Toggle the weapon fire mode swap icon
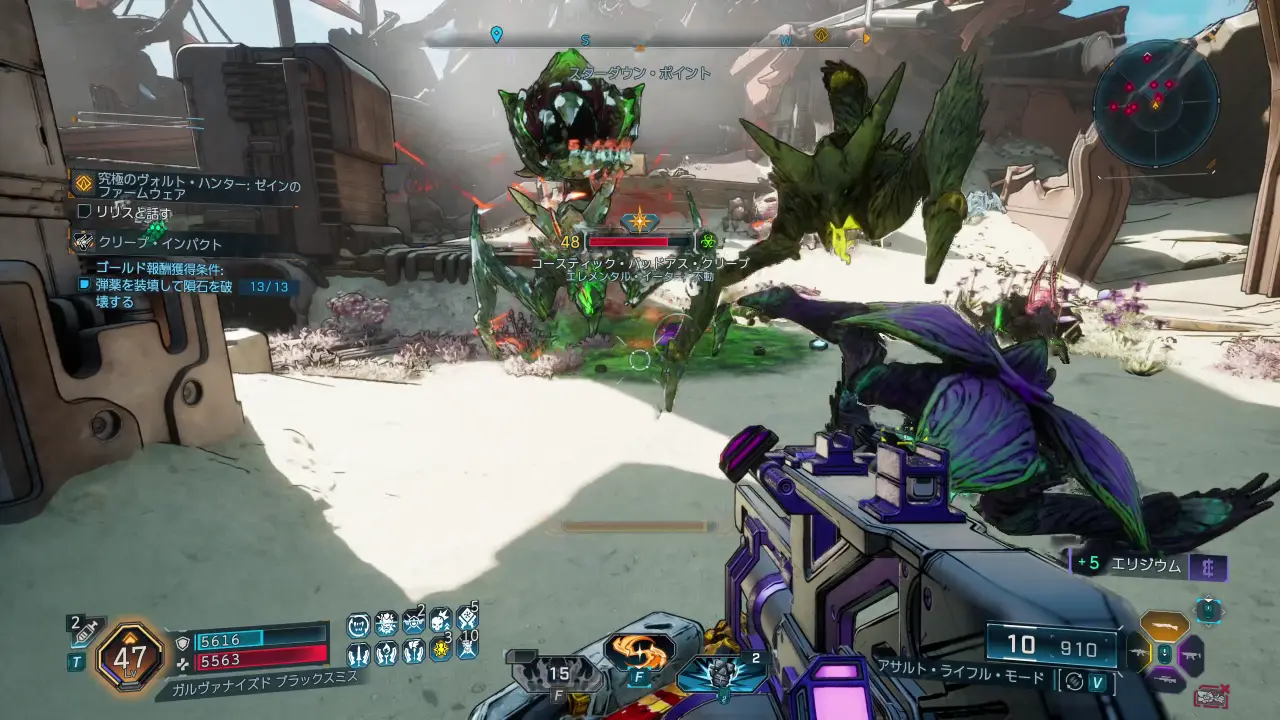Image resolution: width=1280 pixels, height=720 pixels. [x=1074, y=680]
